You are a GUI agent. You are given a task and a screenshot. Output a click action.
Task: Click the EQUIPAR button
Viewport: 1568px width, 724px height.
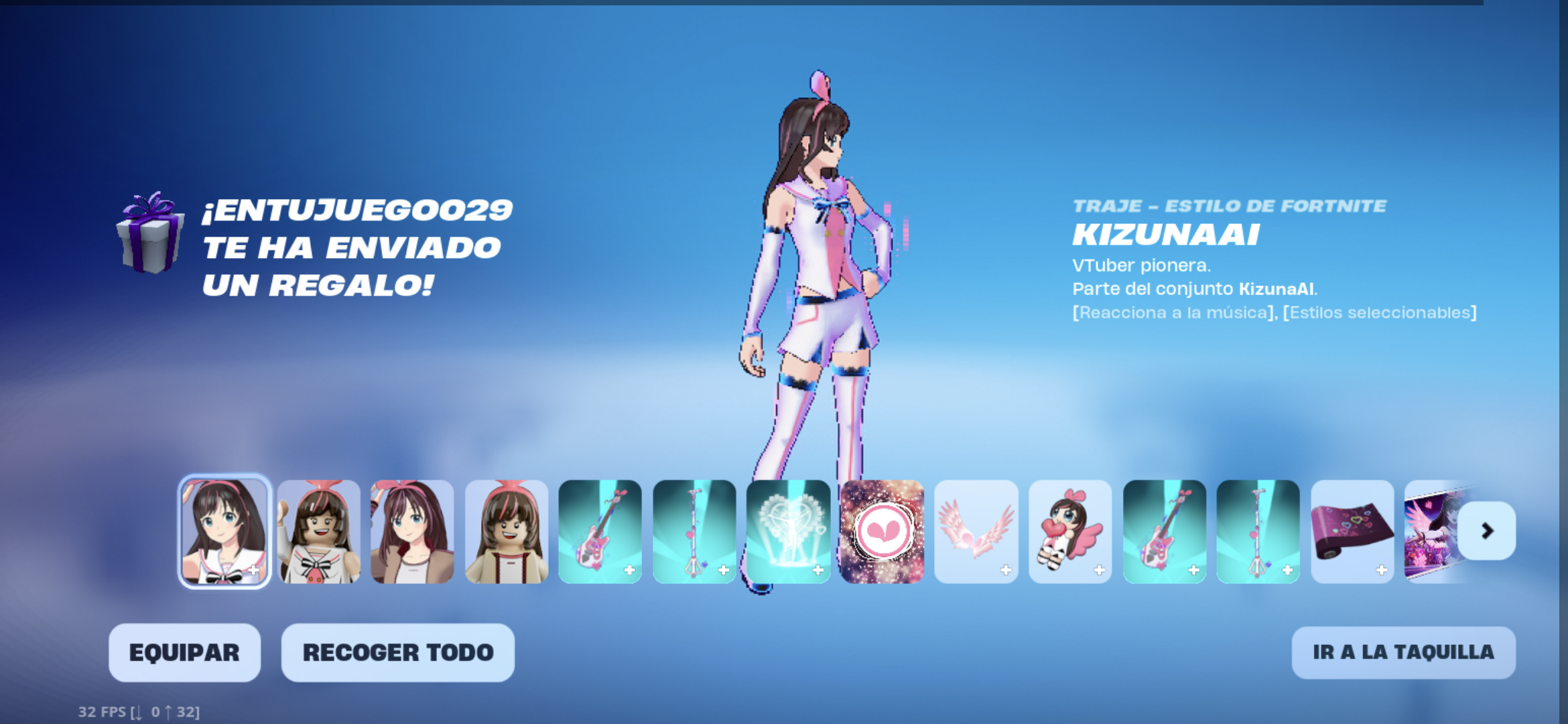pyautogui.click(x=184, y=652)
